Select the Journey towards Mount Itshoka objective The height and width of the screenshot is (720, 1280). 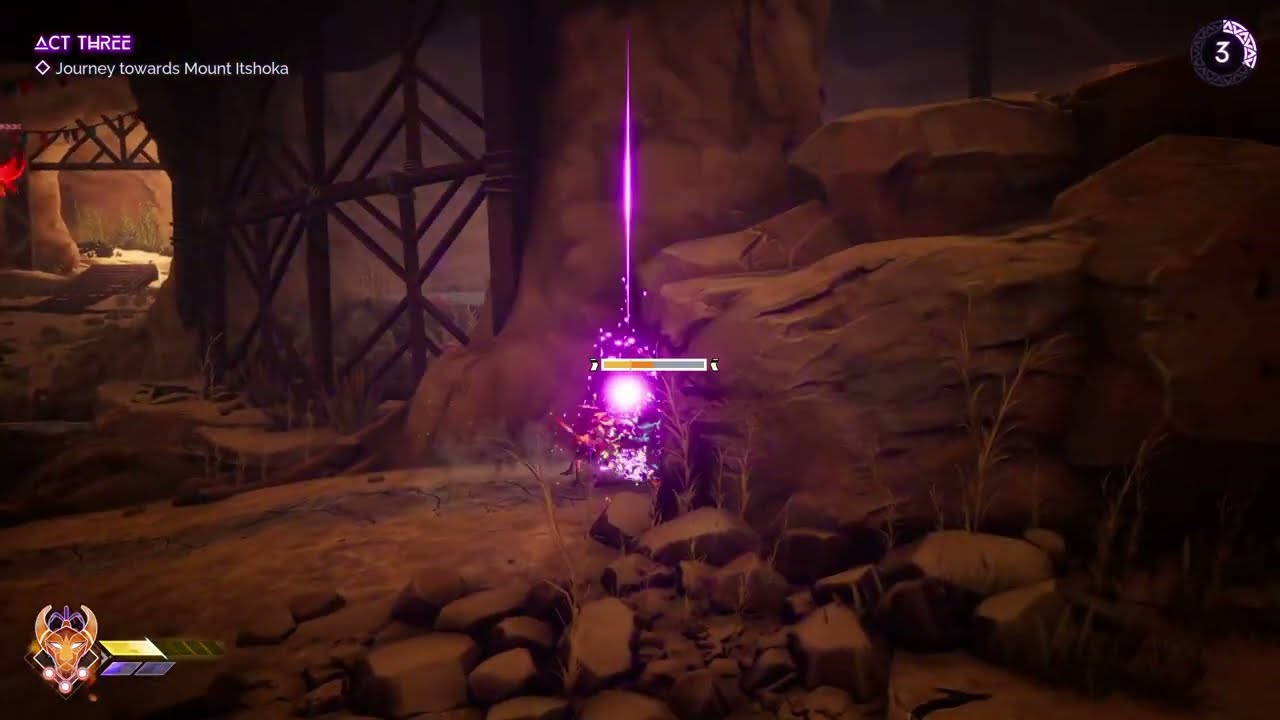[171, 69]
